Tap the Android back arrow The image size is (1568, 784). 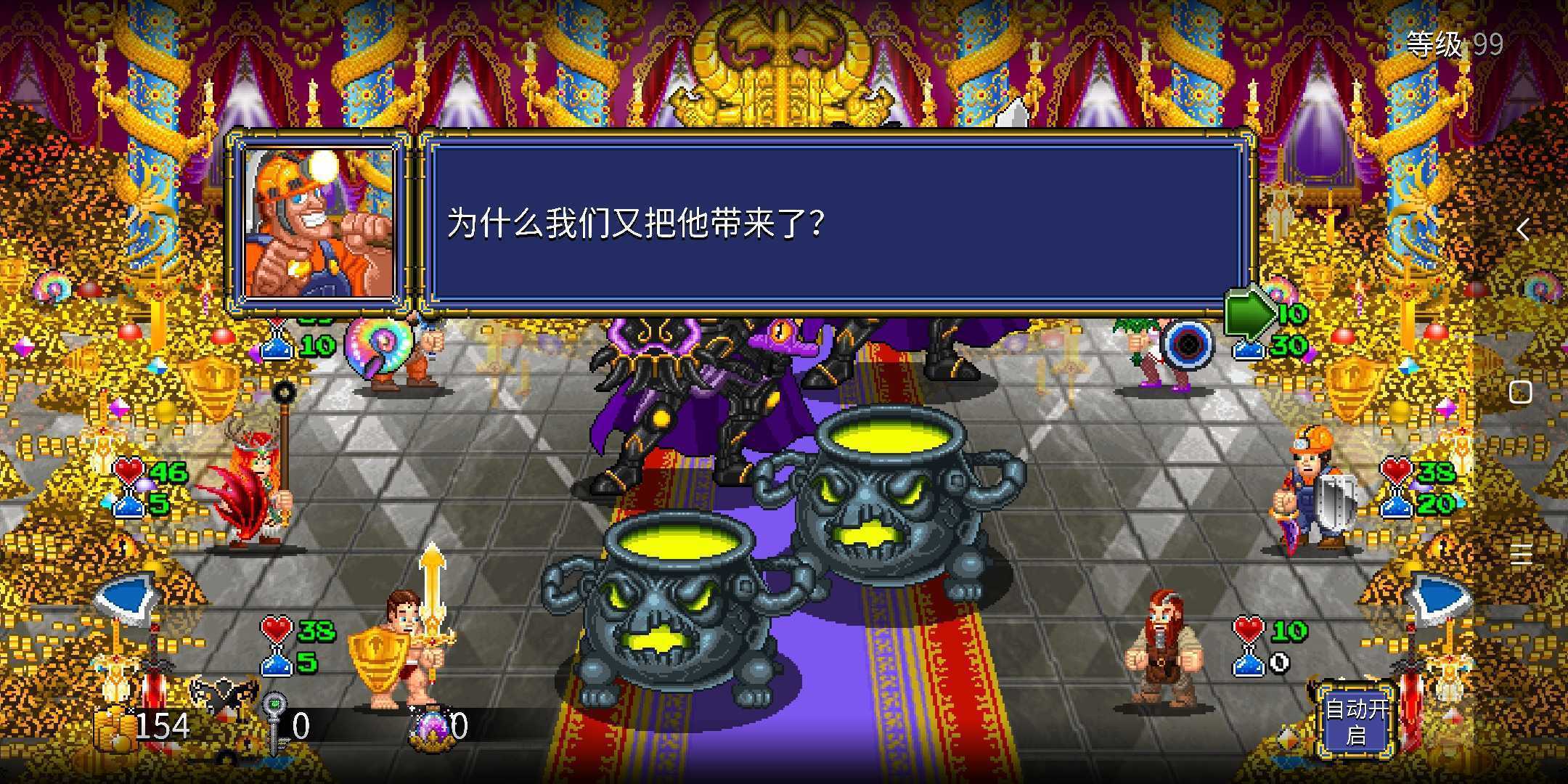1522,230
